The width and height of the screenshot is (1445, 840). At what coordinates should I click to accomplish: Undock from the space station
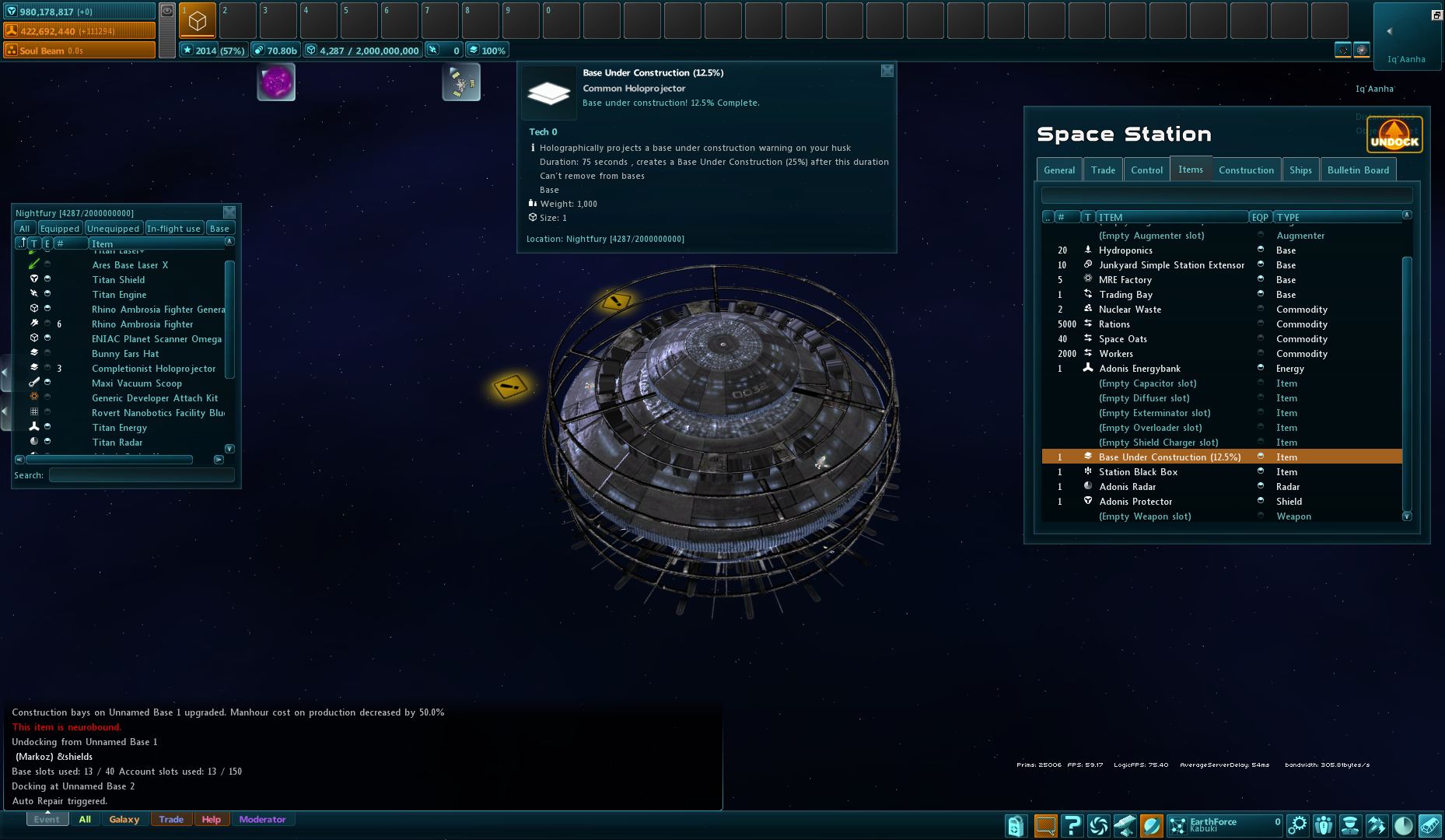(1394, 135)
